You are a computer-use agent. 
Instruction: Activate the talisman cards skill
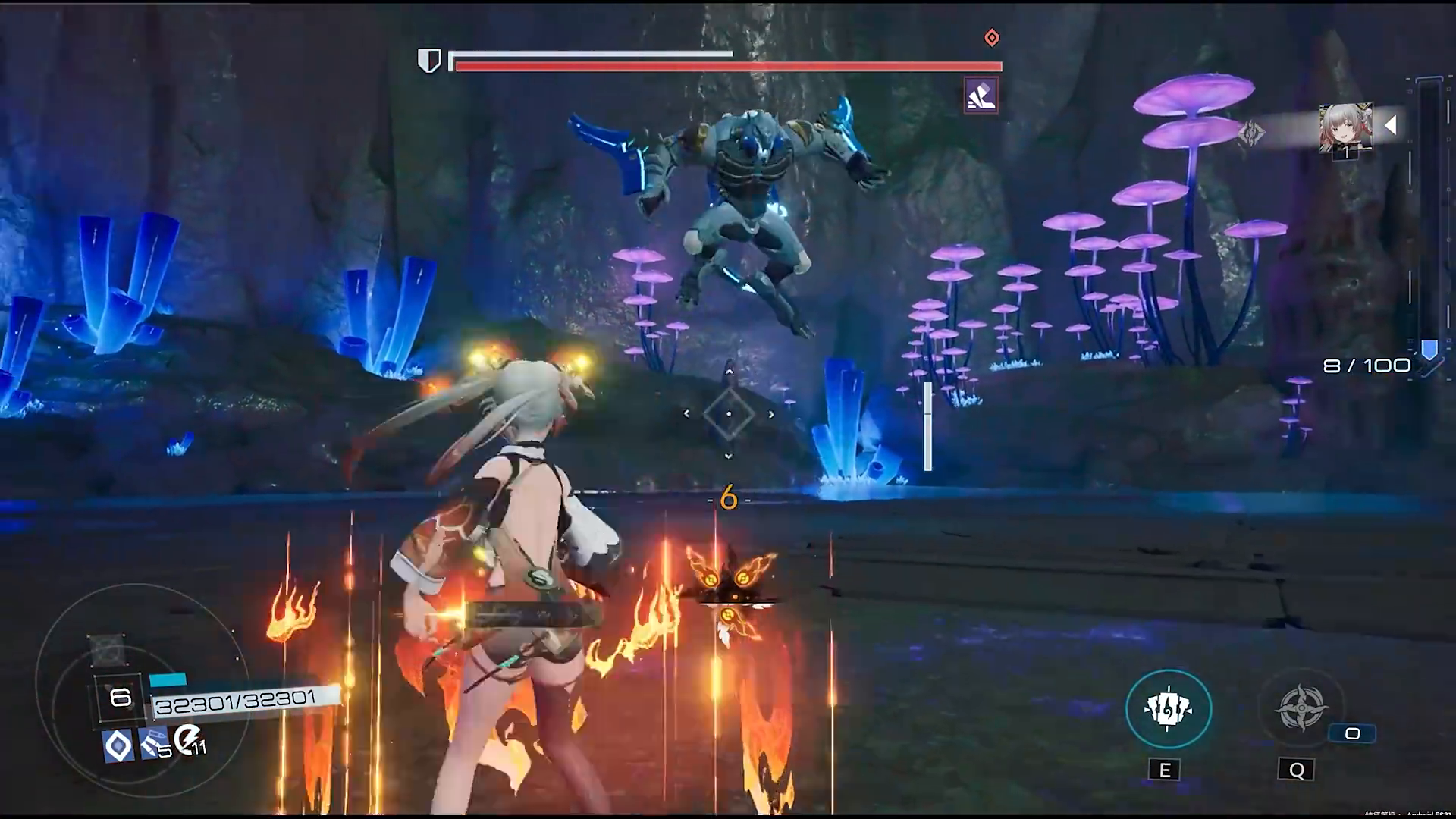click(1168, 709)
